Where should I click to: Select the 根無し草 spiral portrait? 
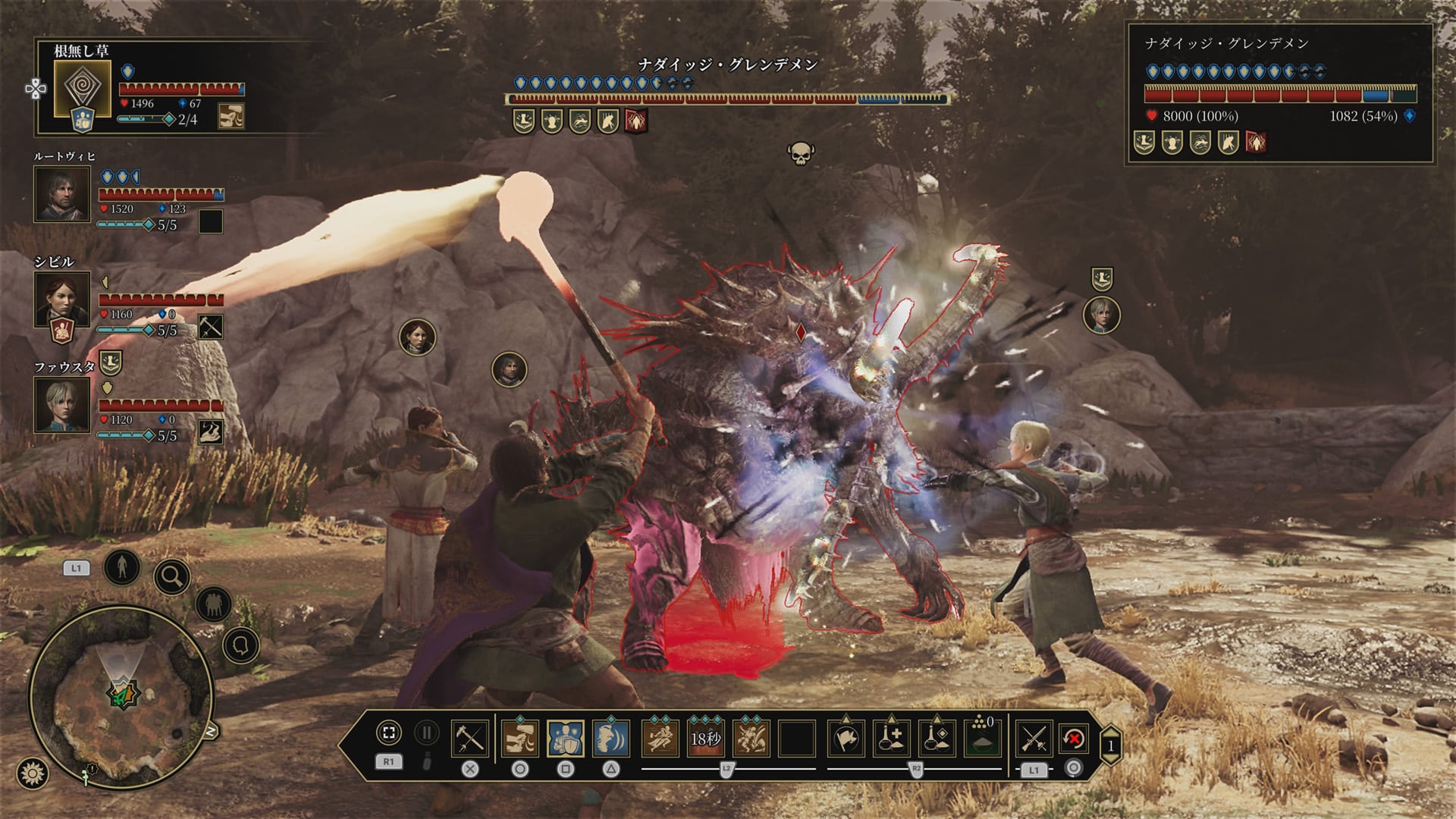point(83,88)
